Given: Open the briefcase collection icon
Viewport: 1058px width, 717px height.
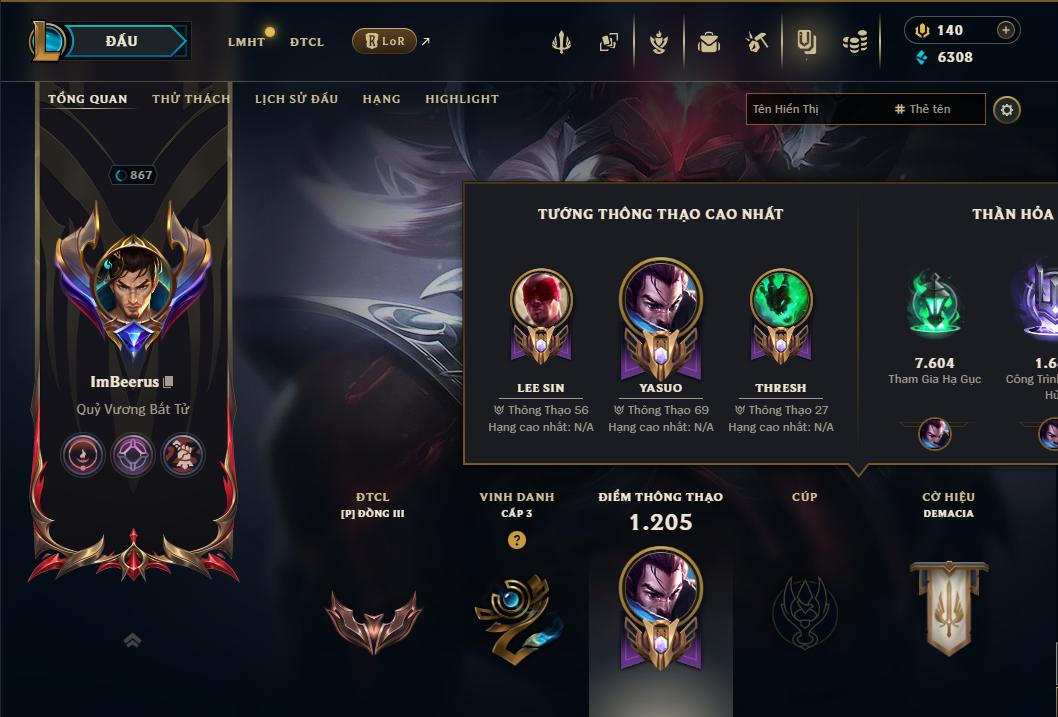Looking at the screenshot, I should click(x=709, y=42).
